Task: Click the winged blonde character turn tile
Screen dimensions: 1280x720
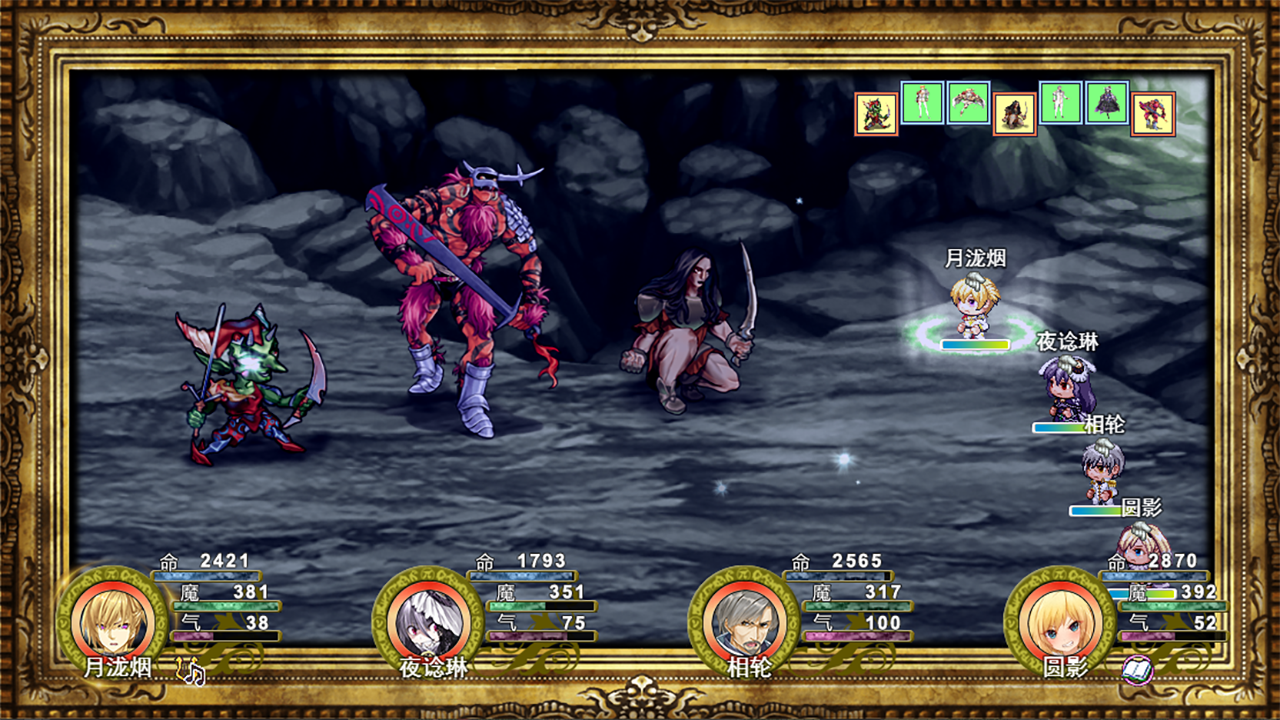Action: pos(968,103)
